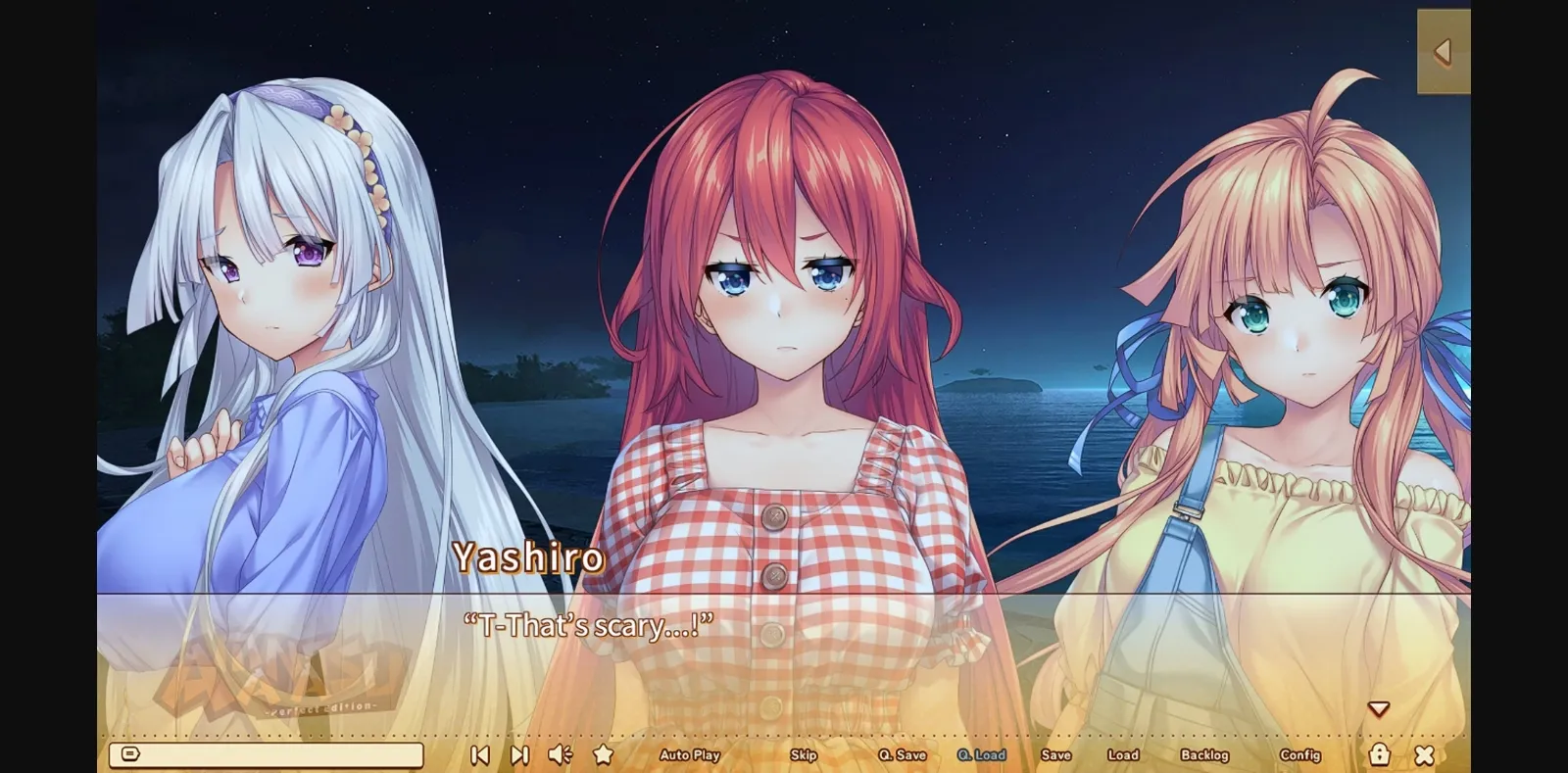
Task: Select the previous message rewind icon
Action: (479, 754)
